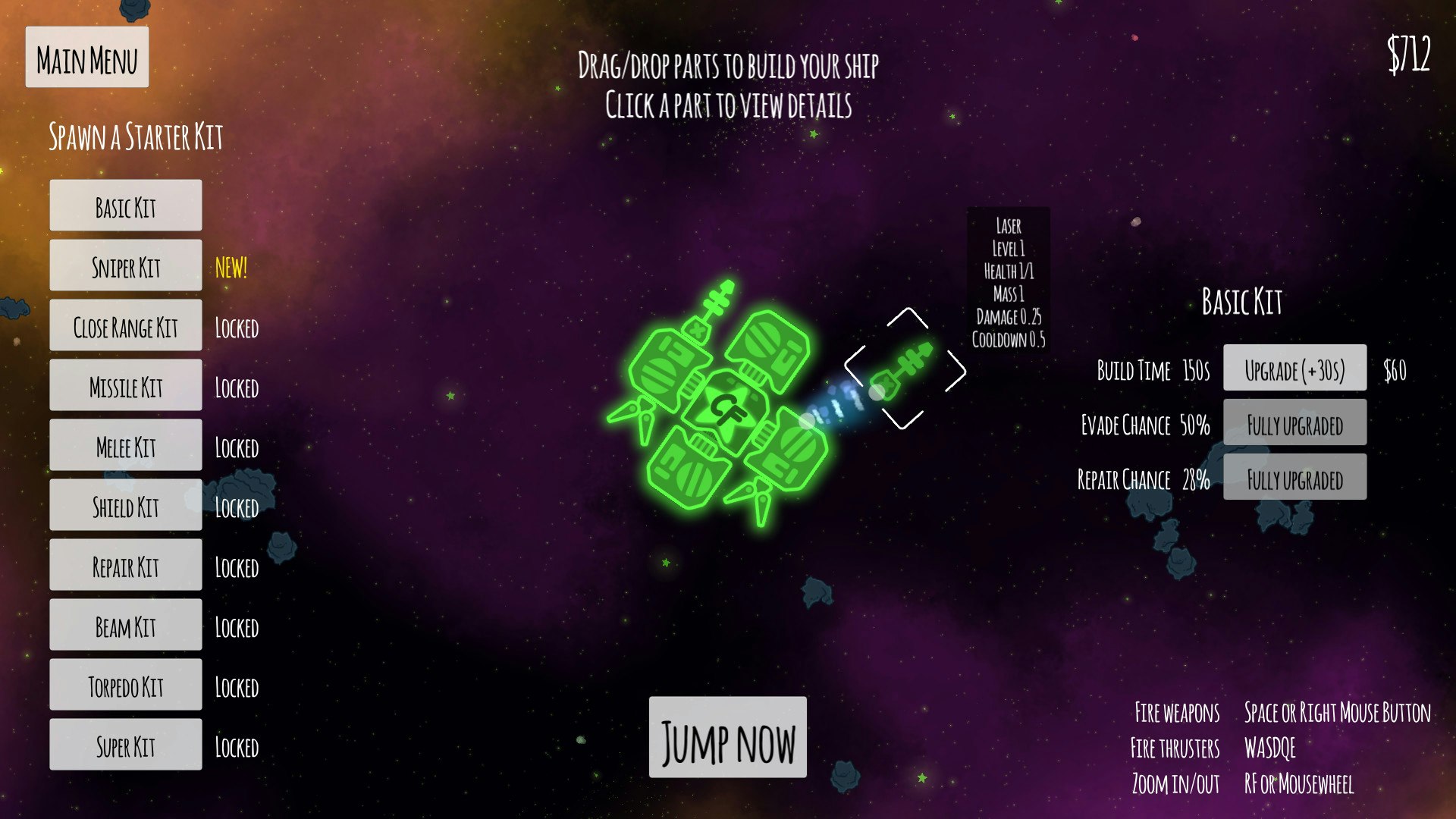This screenshot has height=819, width=1456.
Task: Choose the Super Kit button
Action: [x=126, y=745]
